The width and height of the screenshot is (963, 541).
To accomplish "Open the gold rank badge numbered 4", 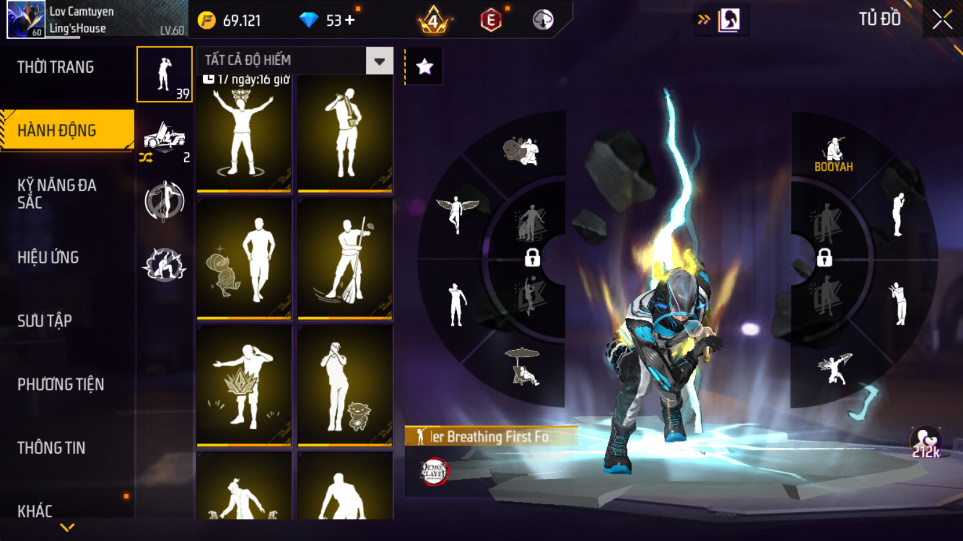I will click(x=434, y=20).
